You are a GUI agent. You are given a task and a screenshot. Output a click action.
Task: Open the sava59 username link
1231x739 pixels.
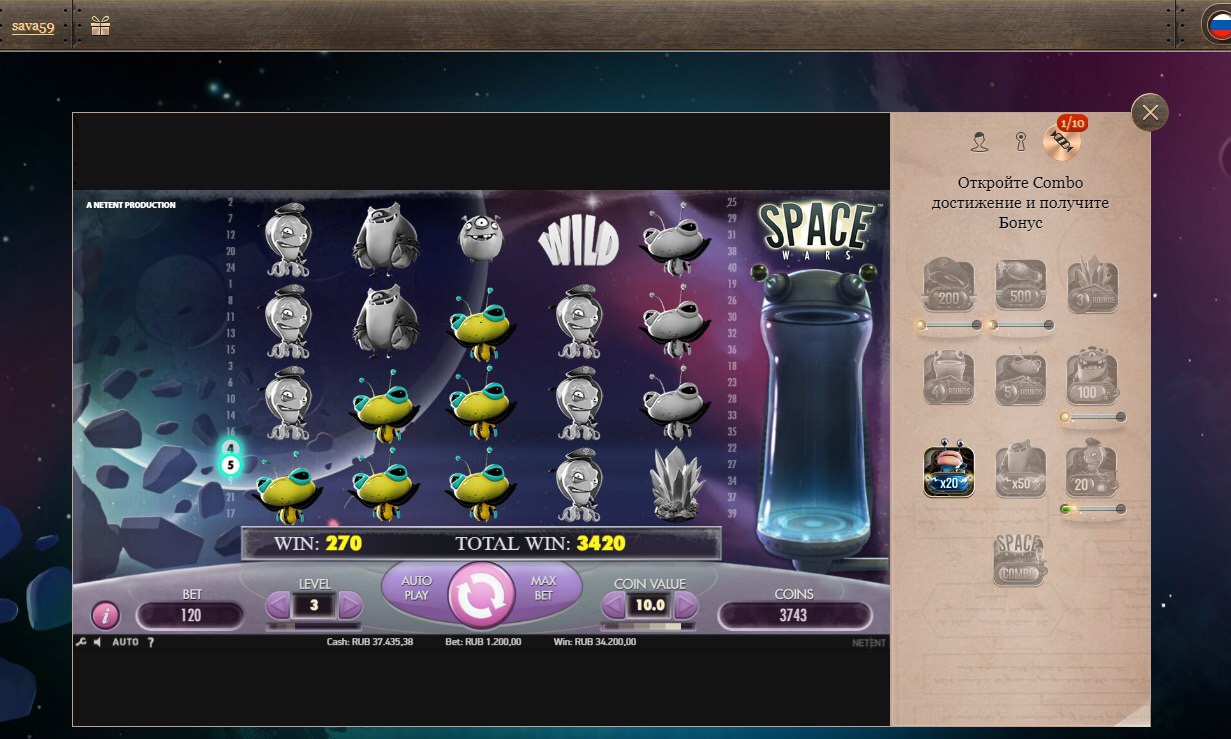pyautogui.click(x=33, y=27)
